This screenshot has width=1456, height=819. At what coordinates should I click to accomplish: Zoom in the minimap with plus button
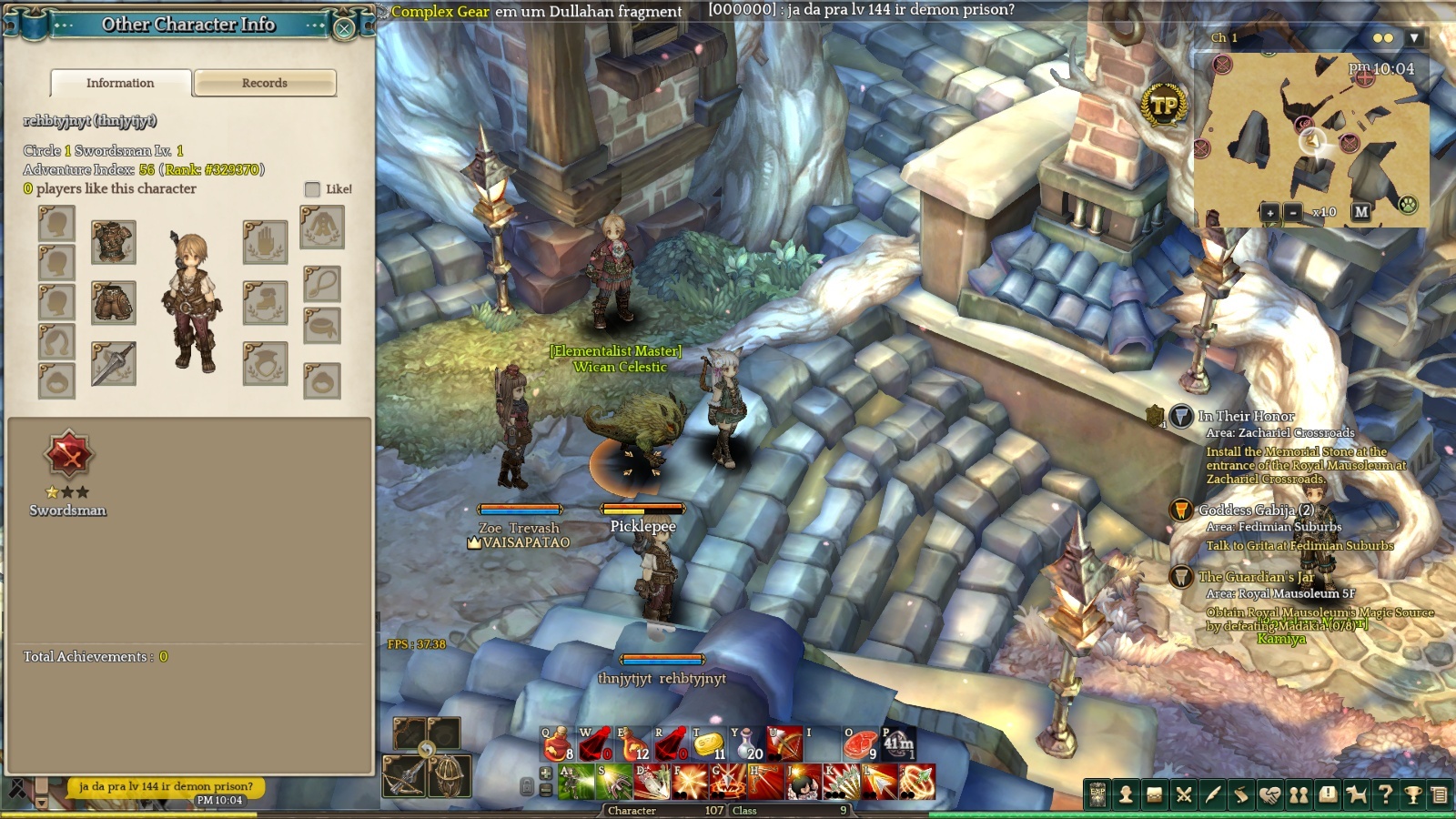pos(1270,212)
